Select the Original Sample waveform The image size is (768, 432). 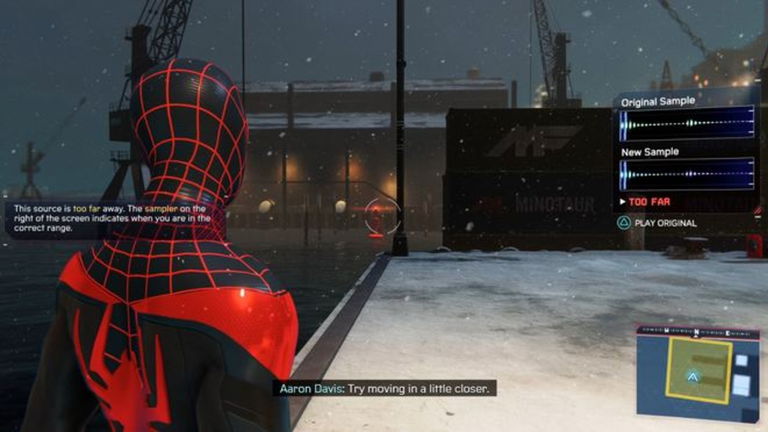point(686,124)
